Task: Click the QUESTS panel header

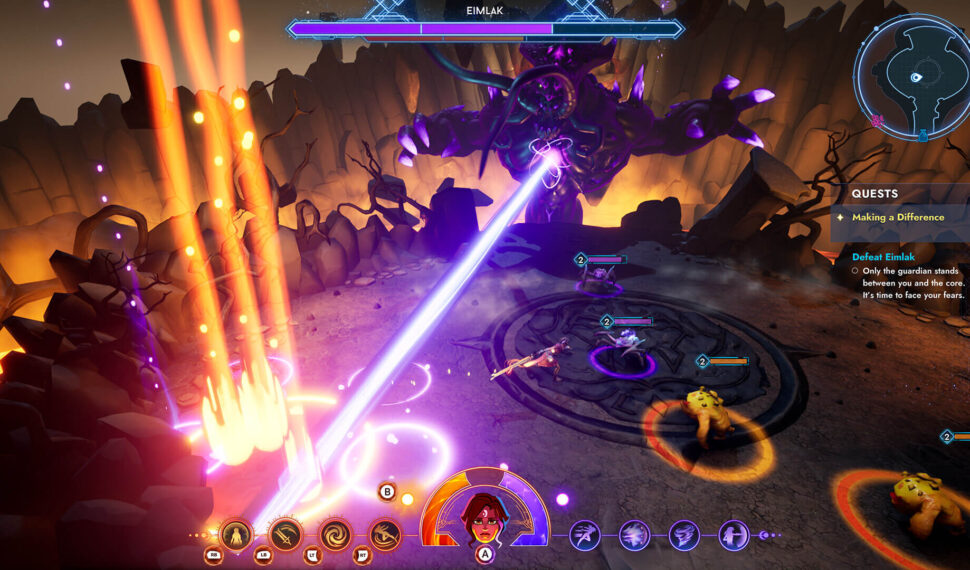Action: pos(875,194)
